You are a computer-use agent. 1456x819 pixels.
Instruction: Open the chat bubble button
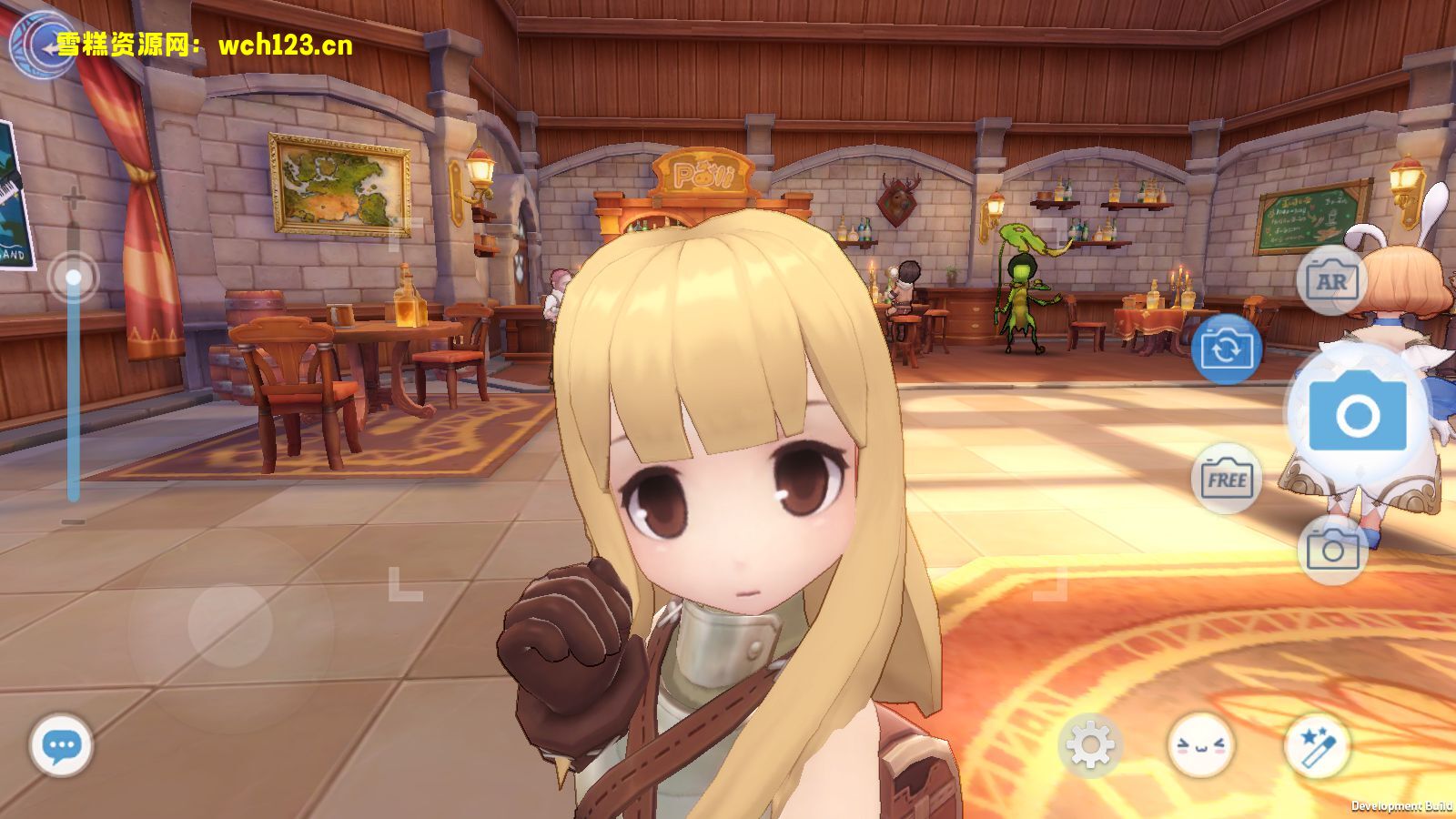tap(61, 746)
